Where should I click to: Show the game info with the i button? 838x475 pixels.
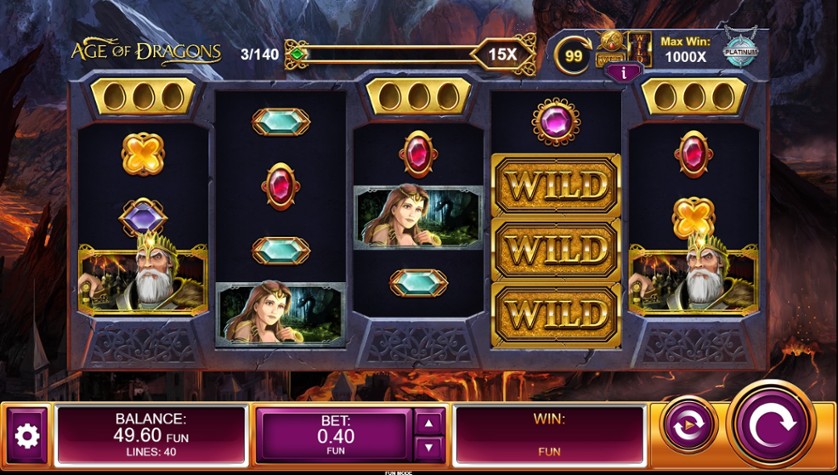(x=624, y=71)
